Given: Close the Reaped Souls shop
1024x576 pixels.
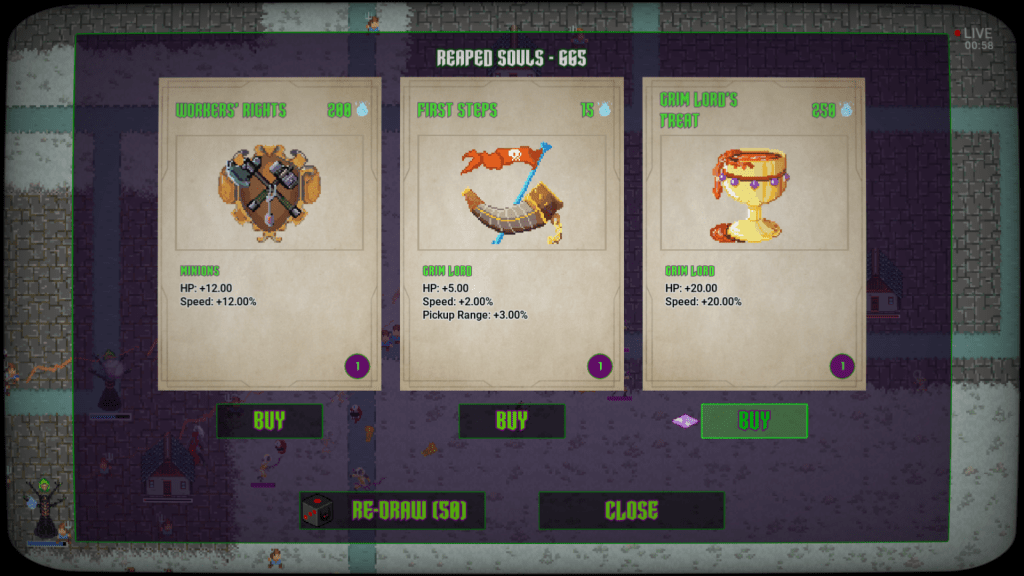Looking at the screenshot, I should (x=631, y=511).
